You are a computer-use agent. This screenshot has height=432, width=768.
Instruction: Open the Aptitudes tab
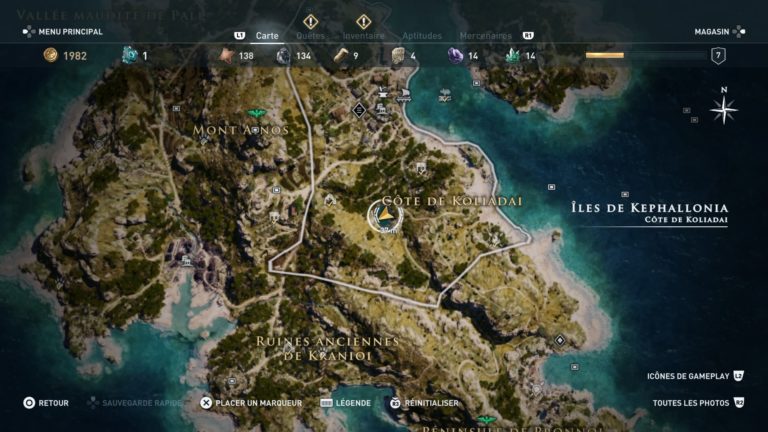point(421,35)
